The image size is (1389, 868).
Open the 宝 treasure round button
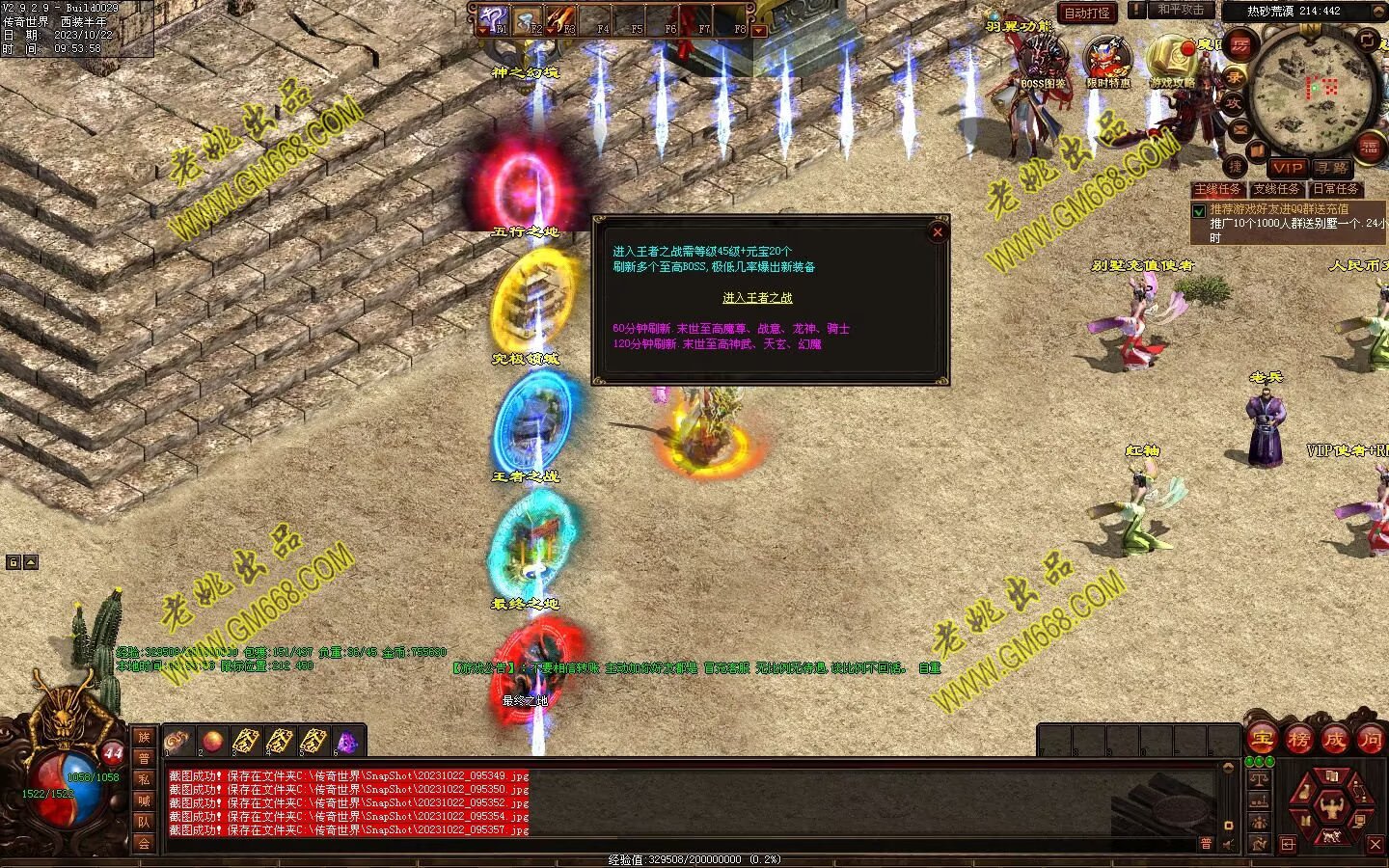[x=1262, y=740]
